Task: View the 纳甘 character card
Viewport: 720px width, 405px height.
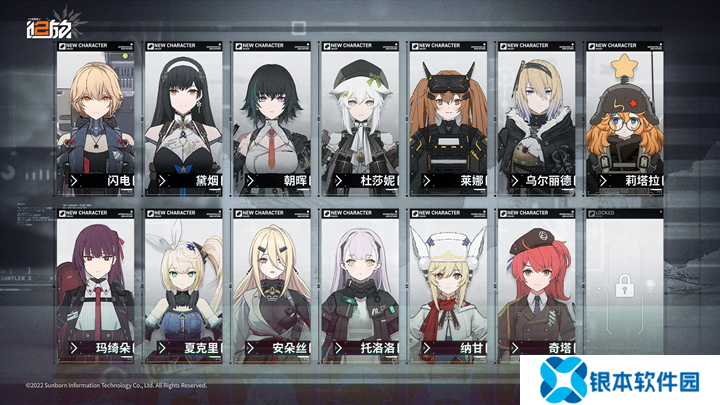Action: (448, 285)
